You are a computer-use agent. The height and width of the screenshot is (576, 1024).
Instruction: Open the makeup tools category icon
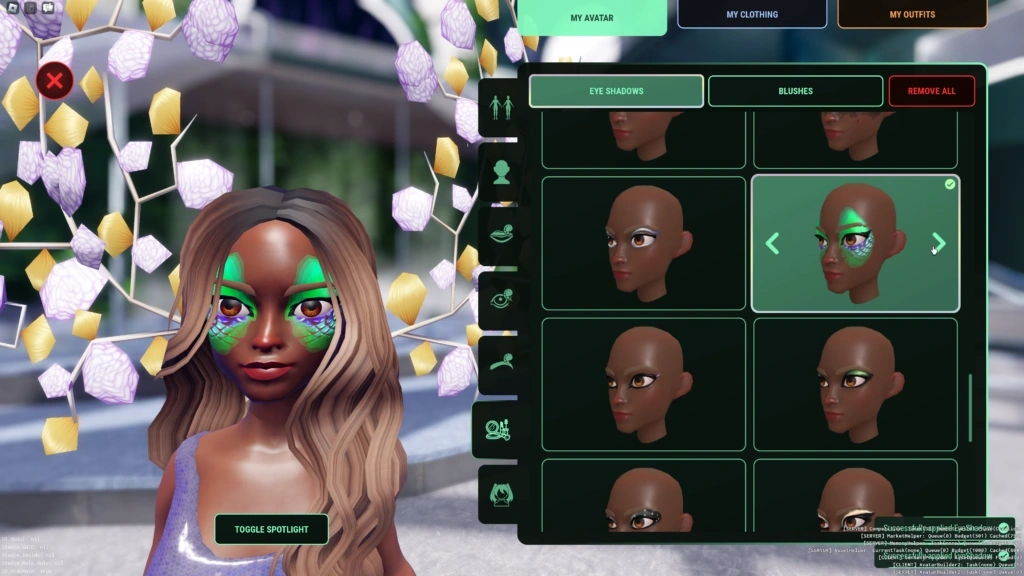(x=498, y=429)
